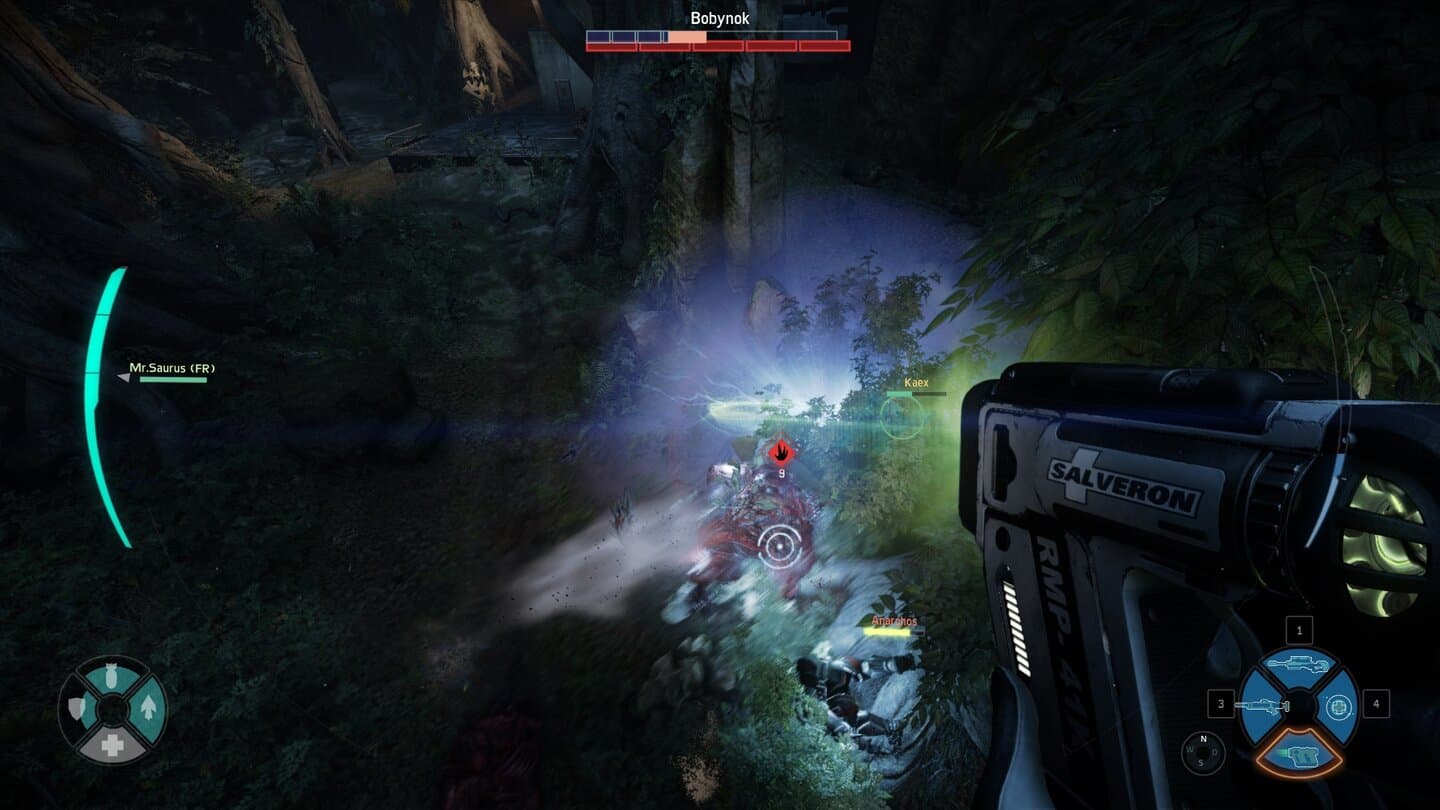
Task: Click the upward arrow boost ability icon
Action: coord(149,708)
